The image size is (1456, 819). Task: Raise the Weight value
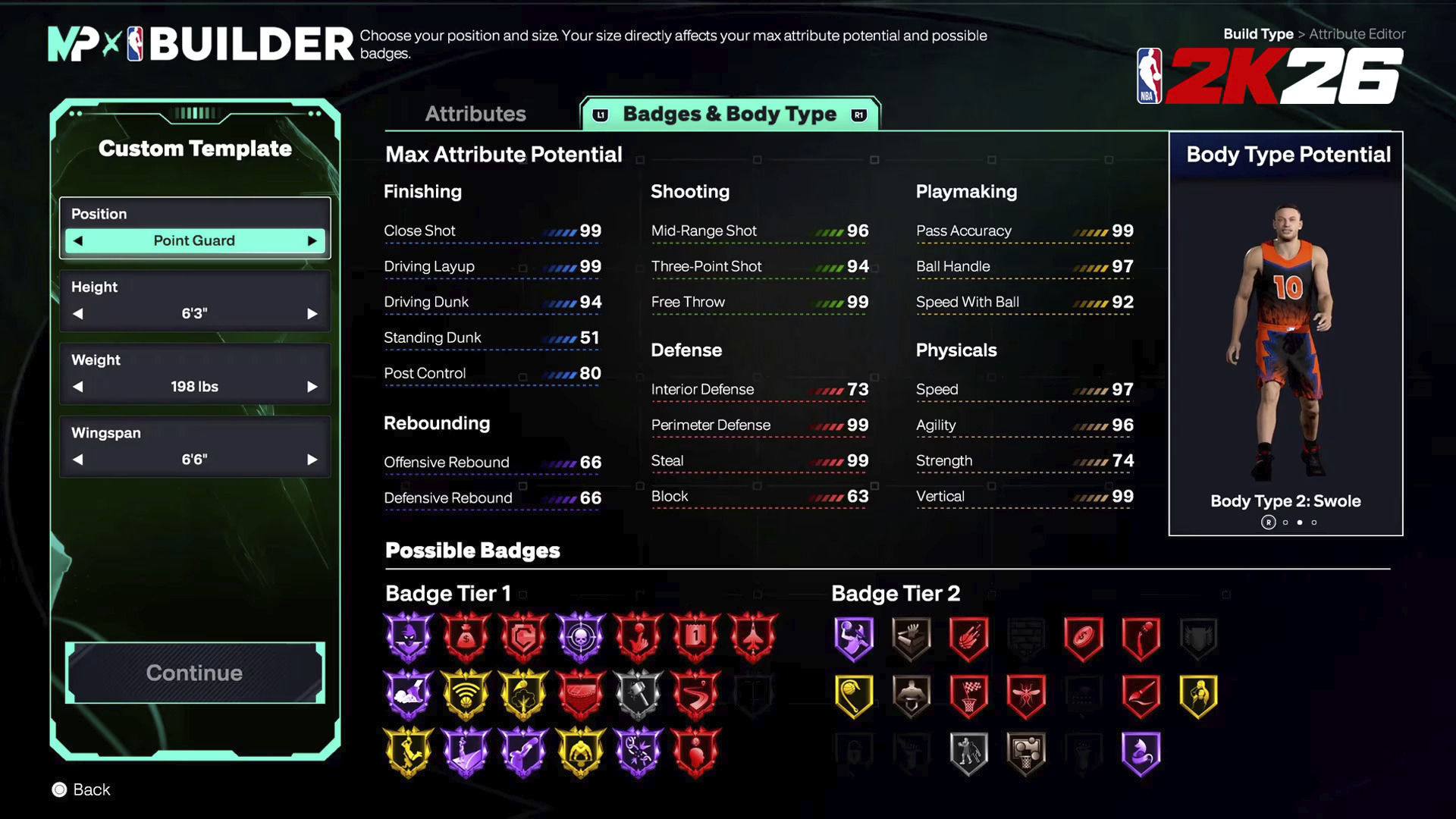pos(312,387)
